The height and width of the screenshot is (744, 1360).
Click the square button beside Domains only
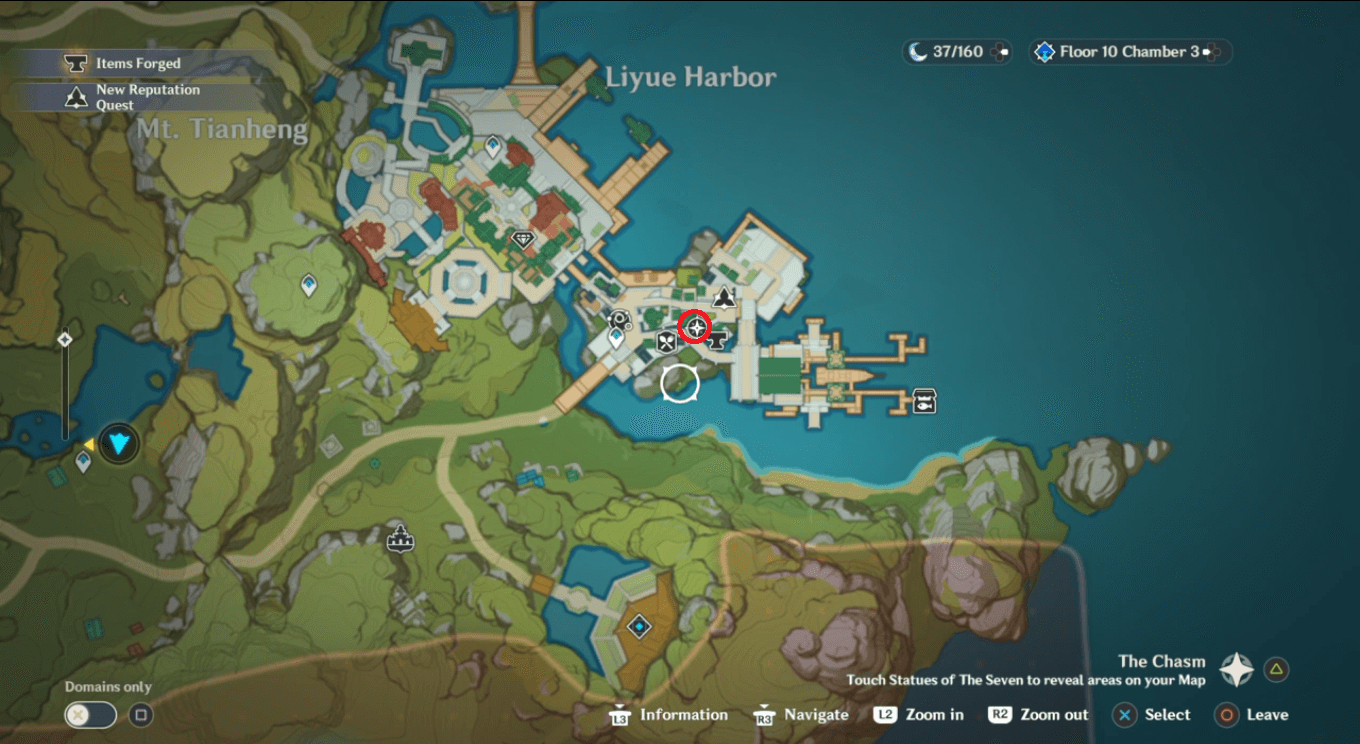(x=139, y=715)
